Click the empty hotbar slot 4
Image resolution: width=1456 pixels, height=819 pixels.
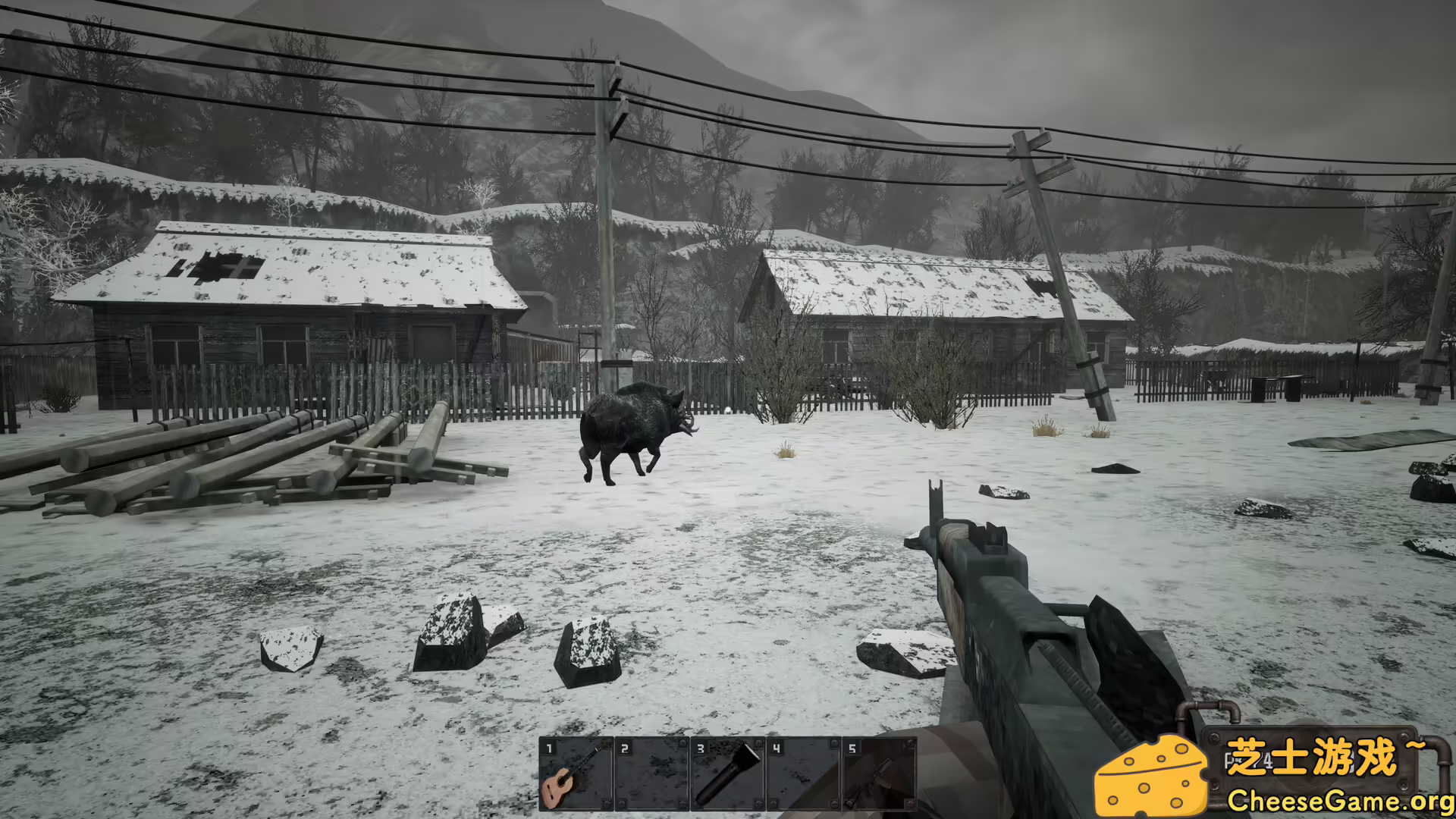point(804,773)
